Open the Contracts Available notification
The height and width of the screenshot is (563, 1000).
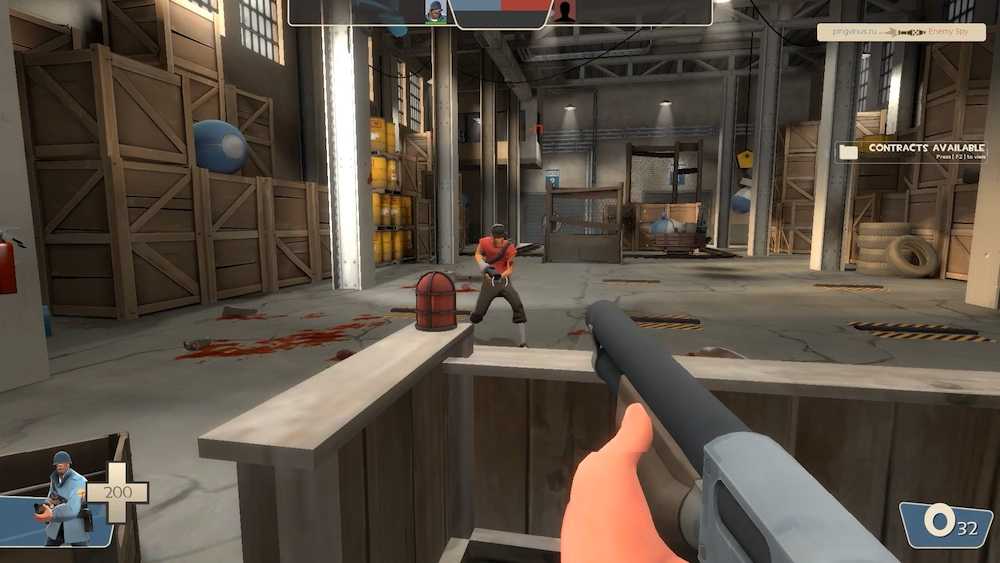[912, 151]
